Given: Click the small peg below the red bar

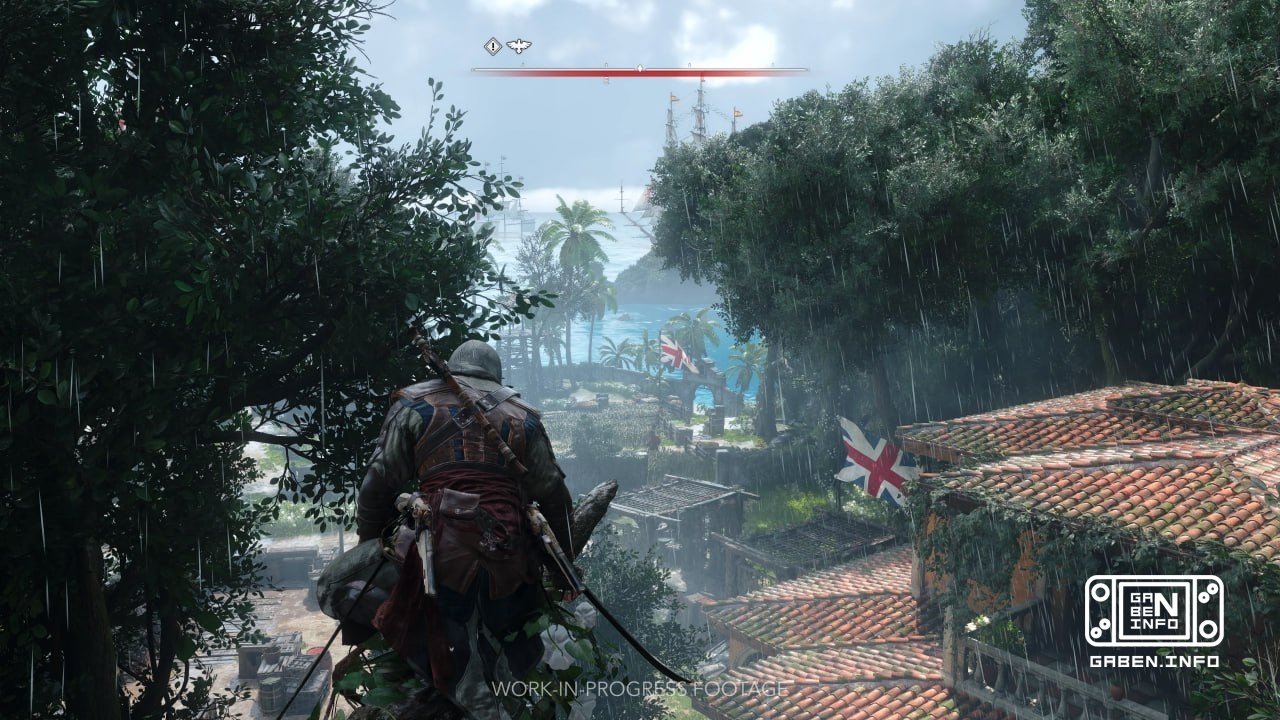Looking at the screenshot, I should (x=606, y=80).
